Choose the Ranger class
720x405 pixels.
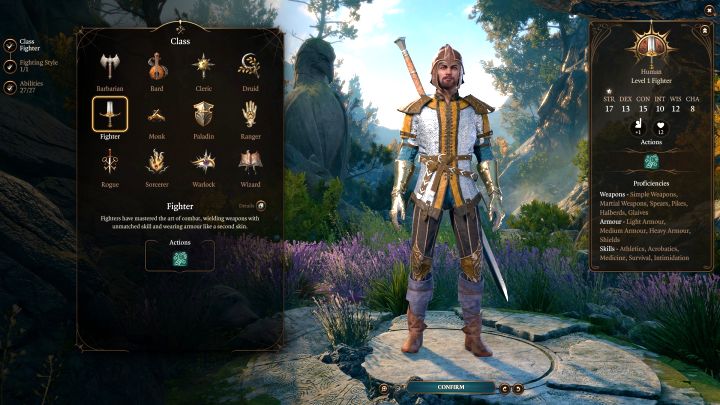tap(249, 115)
